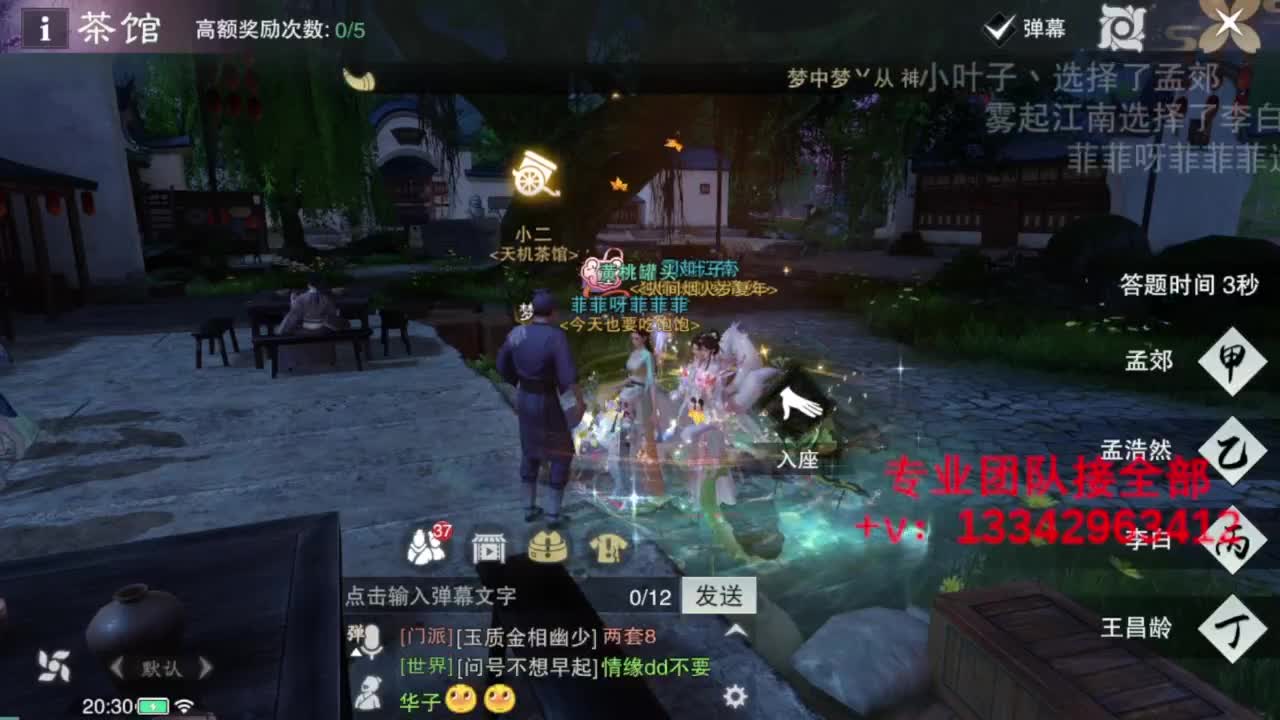Open the pinwheel icon at bottom left
Screen dimensions: 1280x720
(x=54, y=665)
